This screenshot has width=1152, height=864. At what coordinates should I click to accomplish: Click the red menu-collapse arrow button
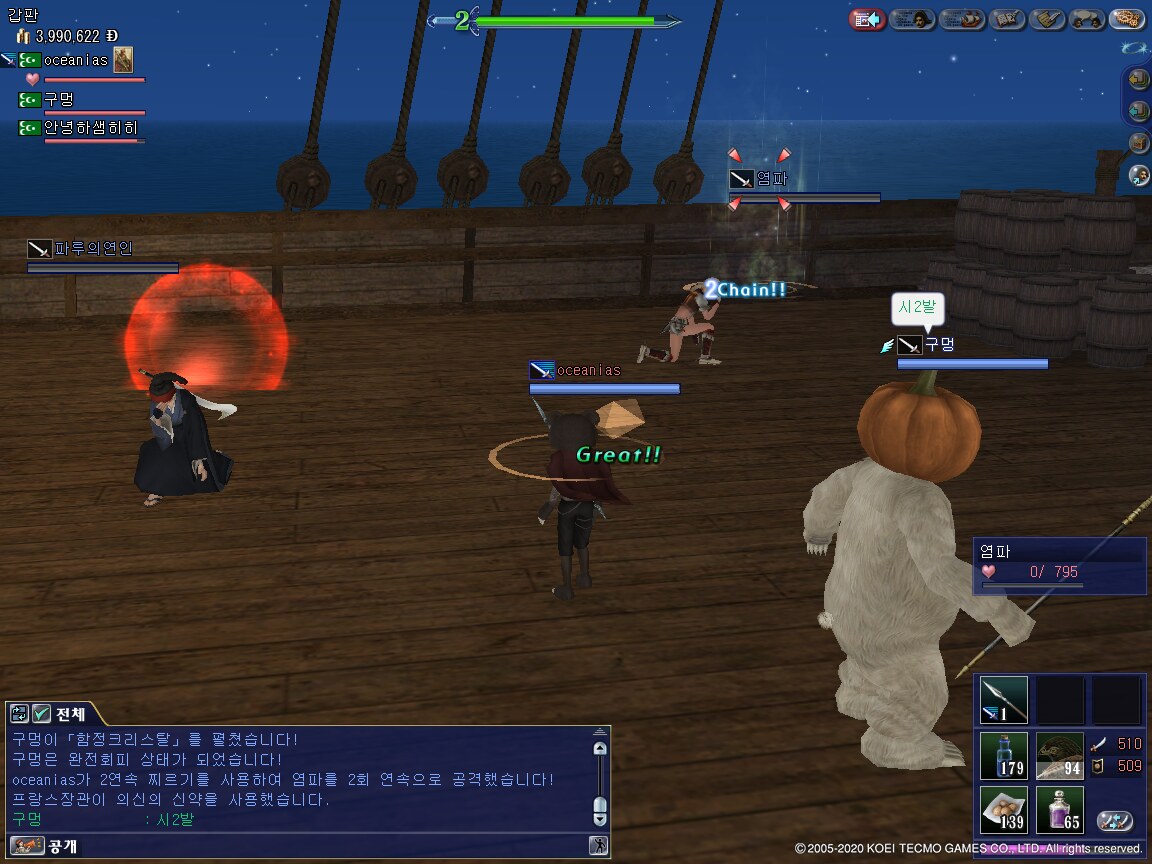coord(867,19)
